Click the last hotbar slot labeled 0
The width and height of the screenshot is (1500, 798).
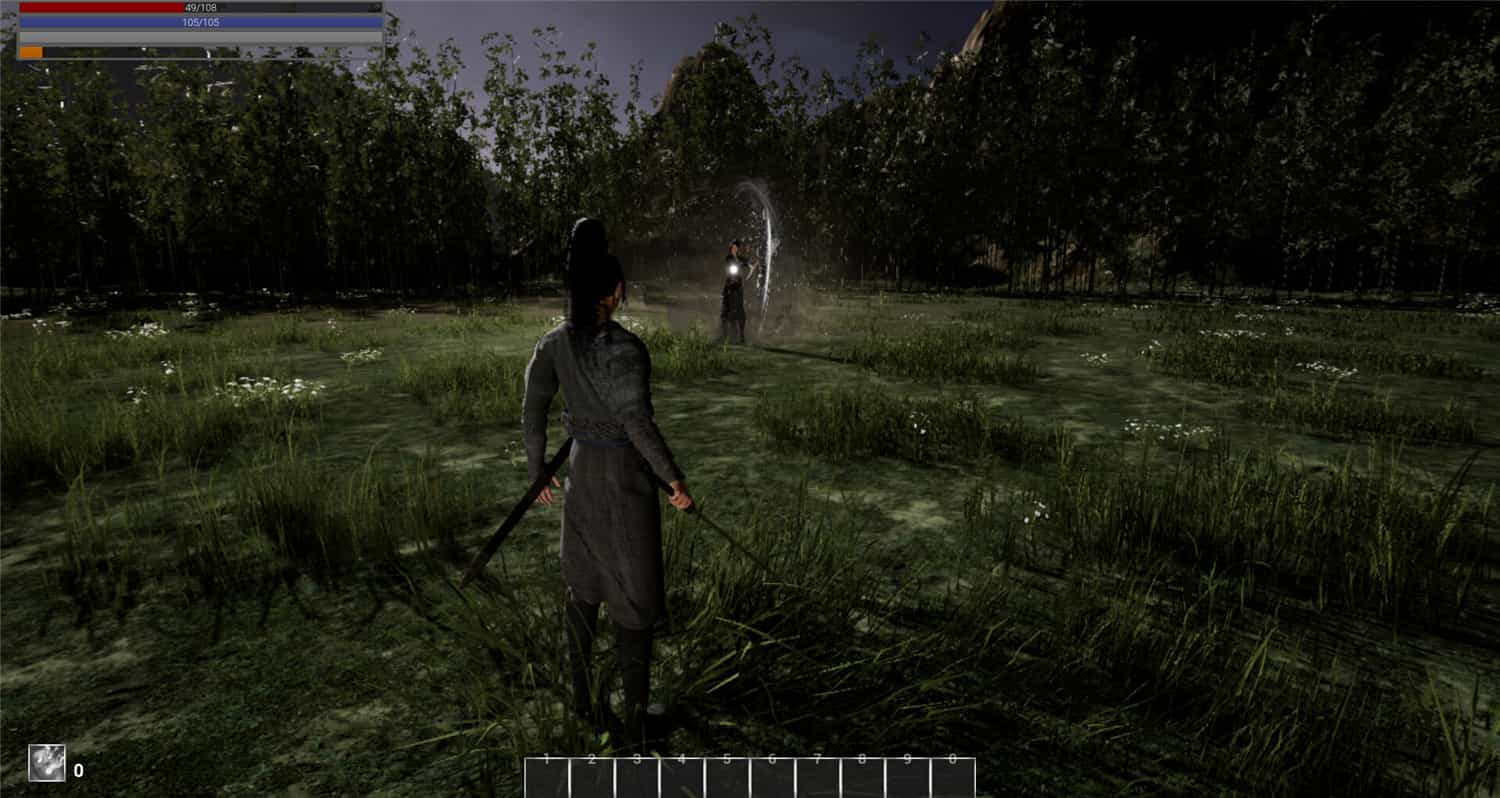953,777
